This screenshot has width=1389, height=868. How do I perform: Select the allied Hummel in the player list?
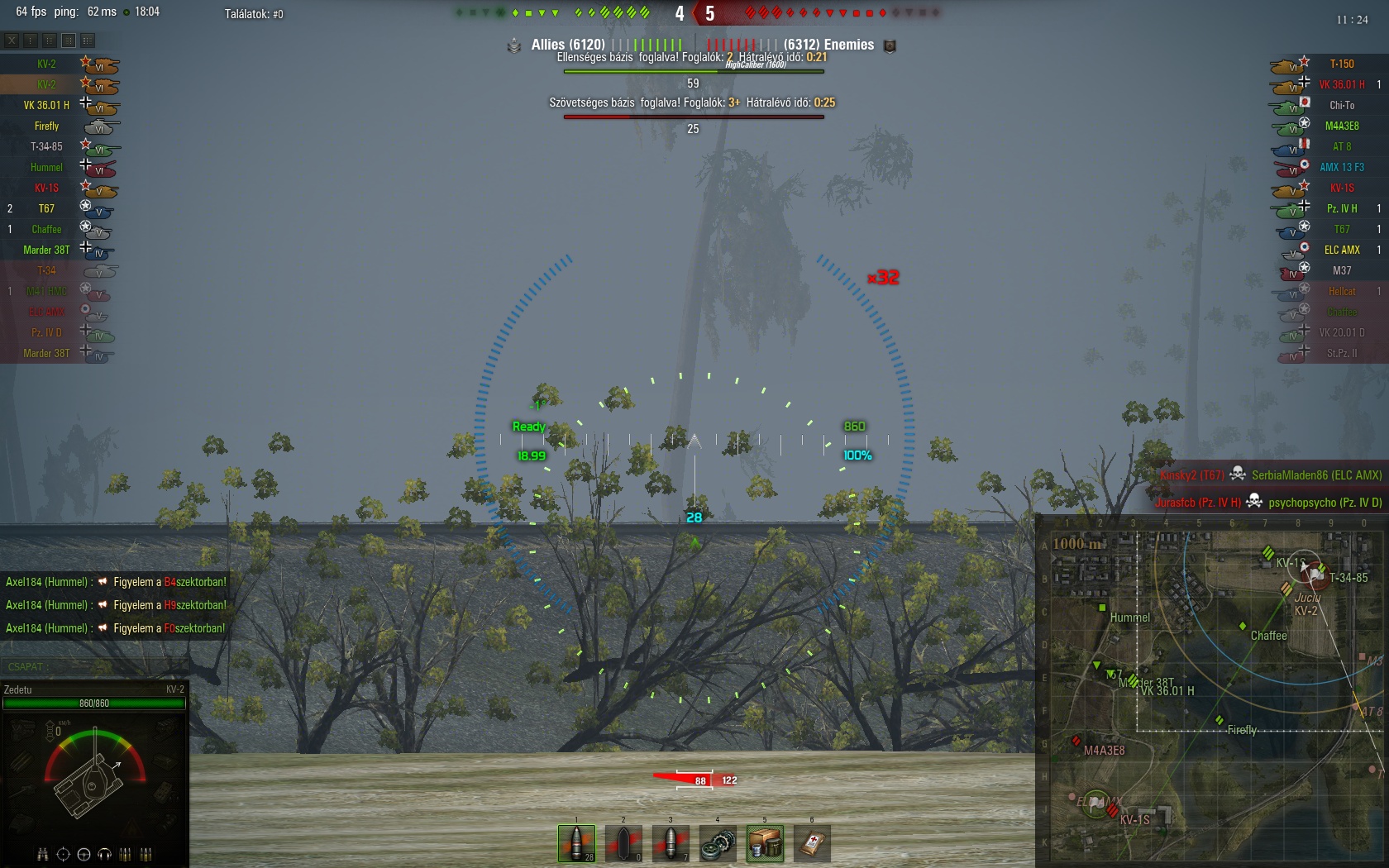point(47,167)
